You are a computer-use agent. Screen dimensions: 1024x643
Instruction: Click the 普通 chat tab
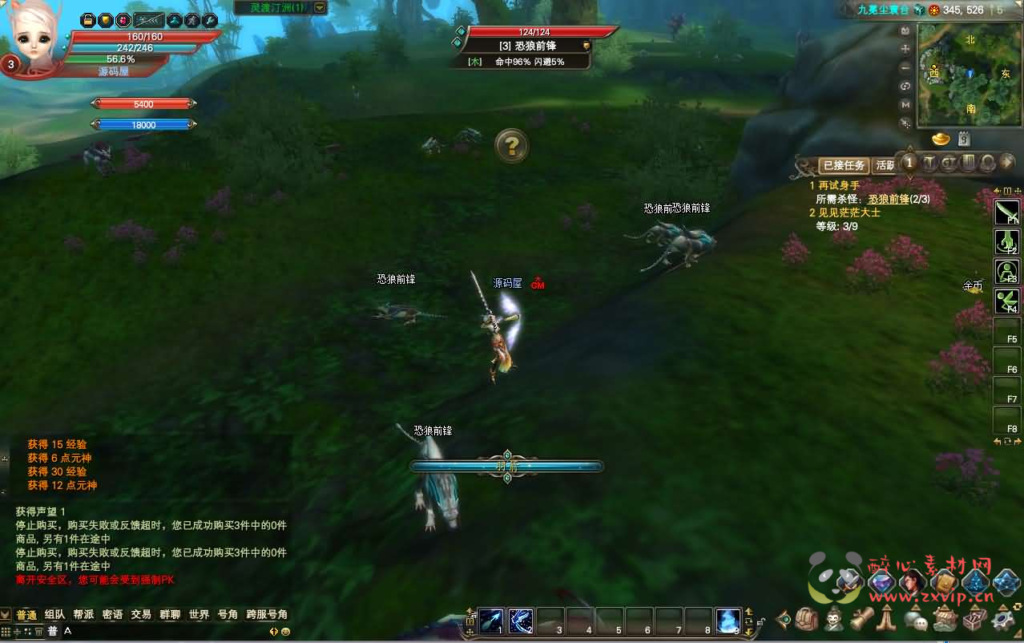25,614
